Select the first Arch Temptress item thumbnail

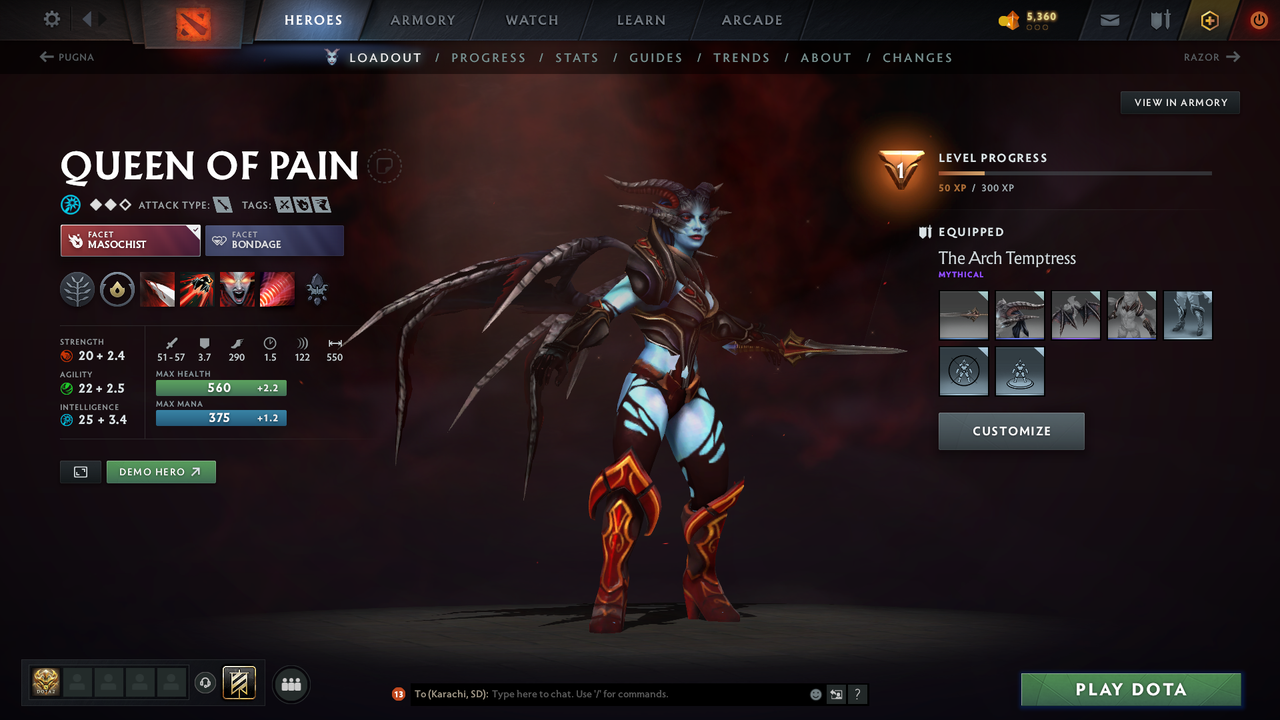[963, 315]
